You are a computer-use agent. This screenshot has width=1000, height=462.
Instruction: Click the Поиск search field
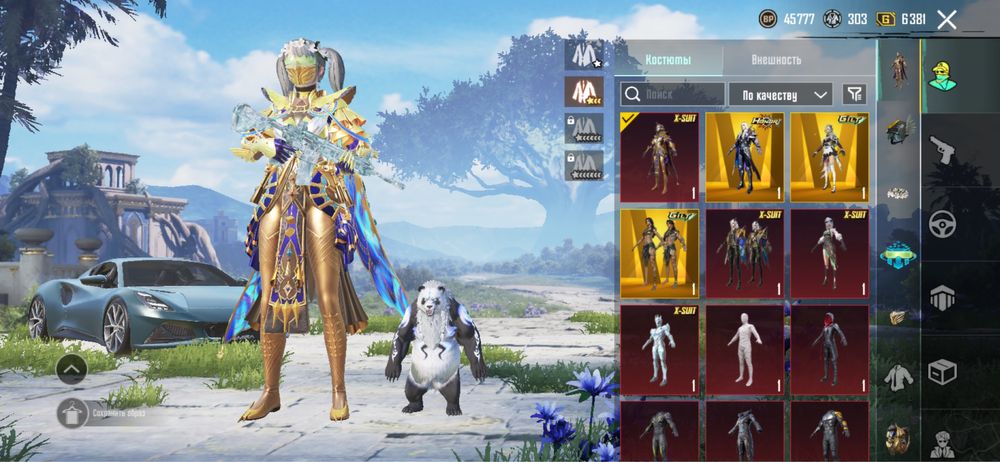(672, 94)
